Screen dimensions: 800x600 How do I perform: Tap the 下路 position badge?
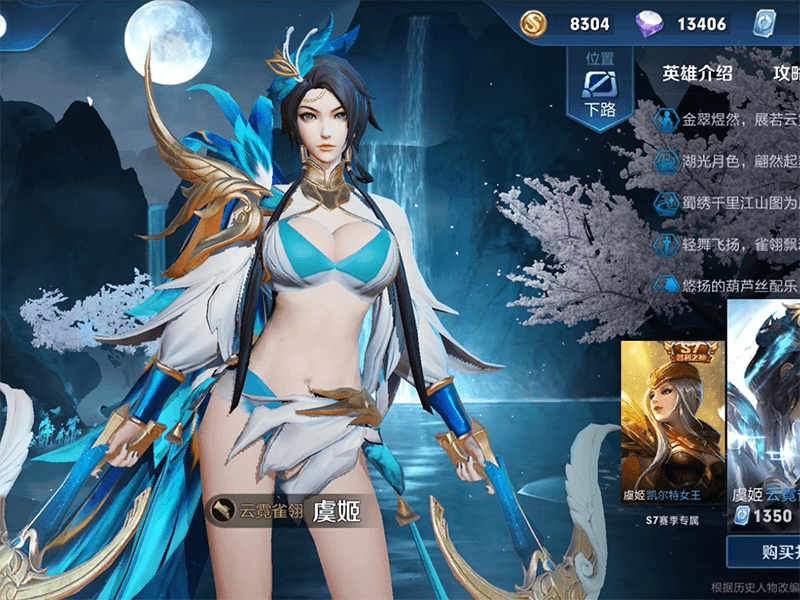click(600, 92)
